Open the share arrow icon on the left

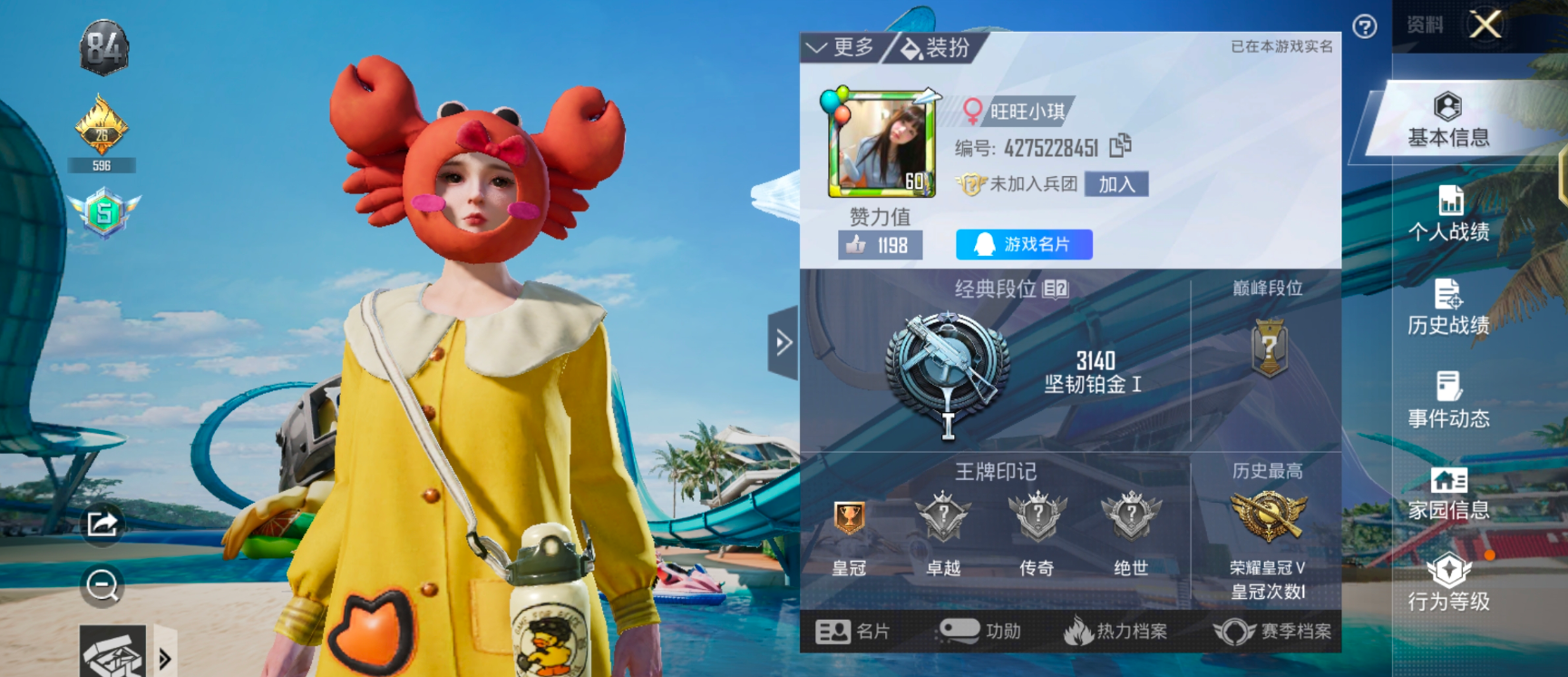(x=102, y=520)
